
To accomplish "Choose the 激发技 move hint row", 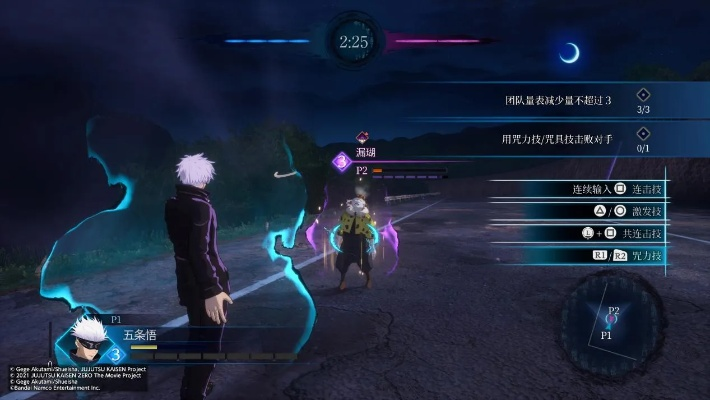I will click(x=598, y=211).
